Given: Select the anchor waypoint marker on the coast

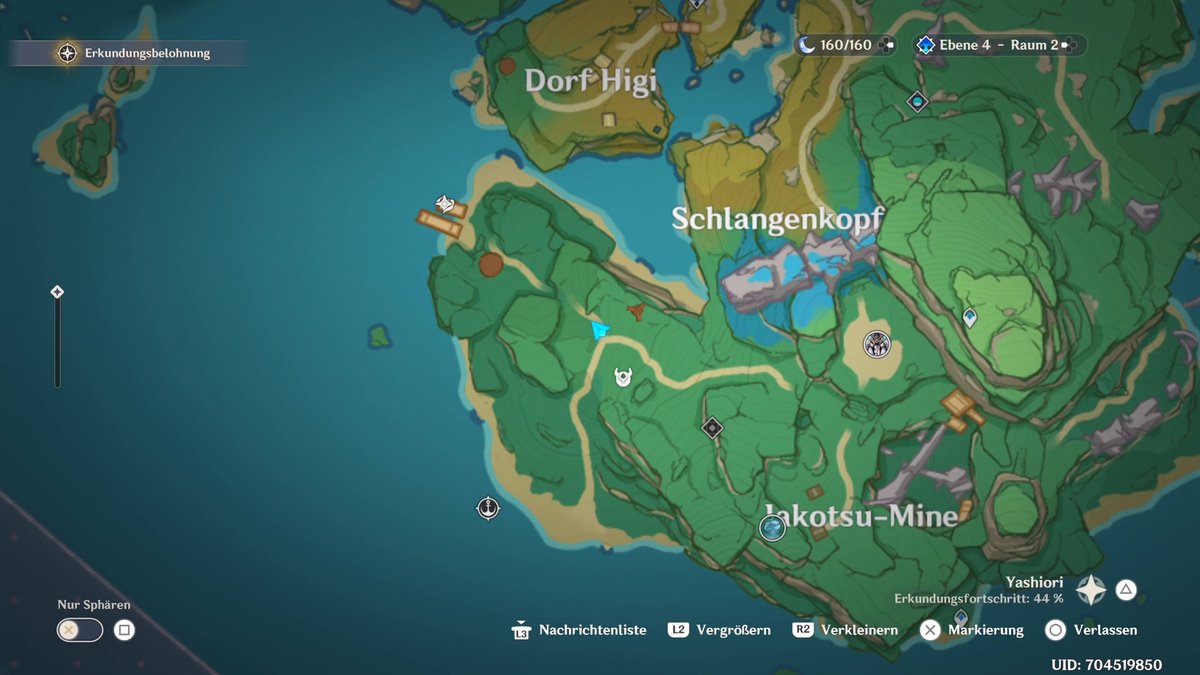Looking at the screenshot, I should [488, 507].
